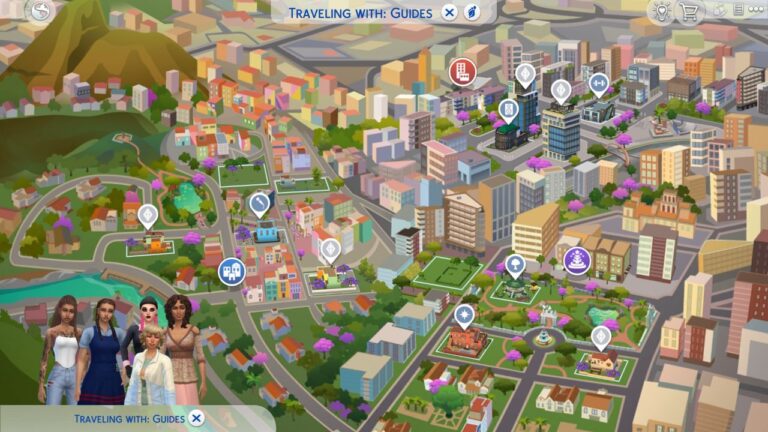Select the gym dumbbell lot marker
The width and height of the screenshot is (768, 432).
point(599,82)
